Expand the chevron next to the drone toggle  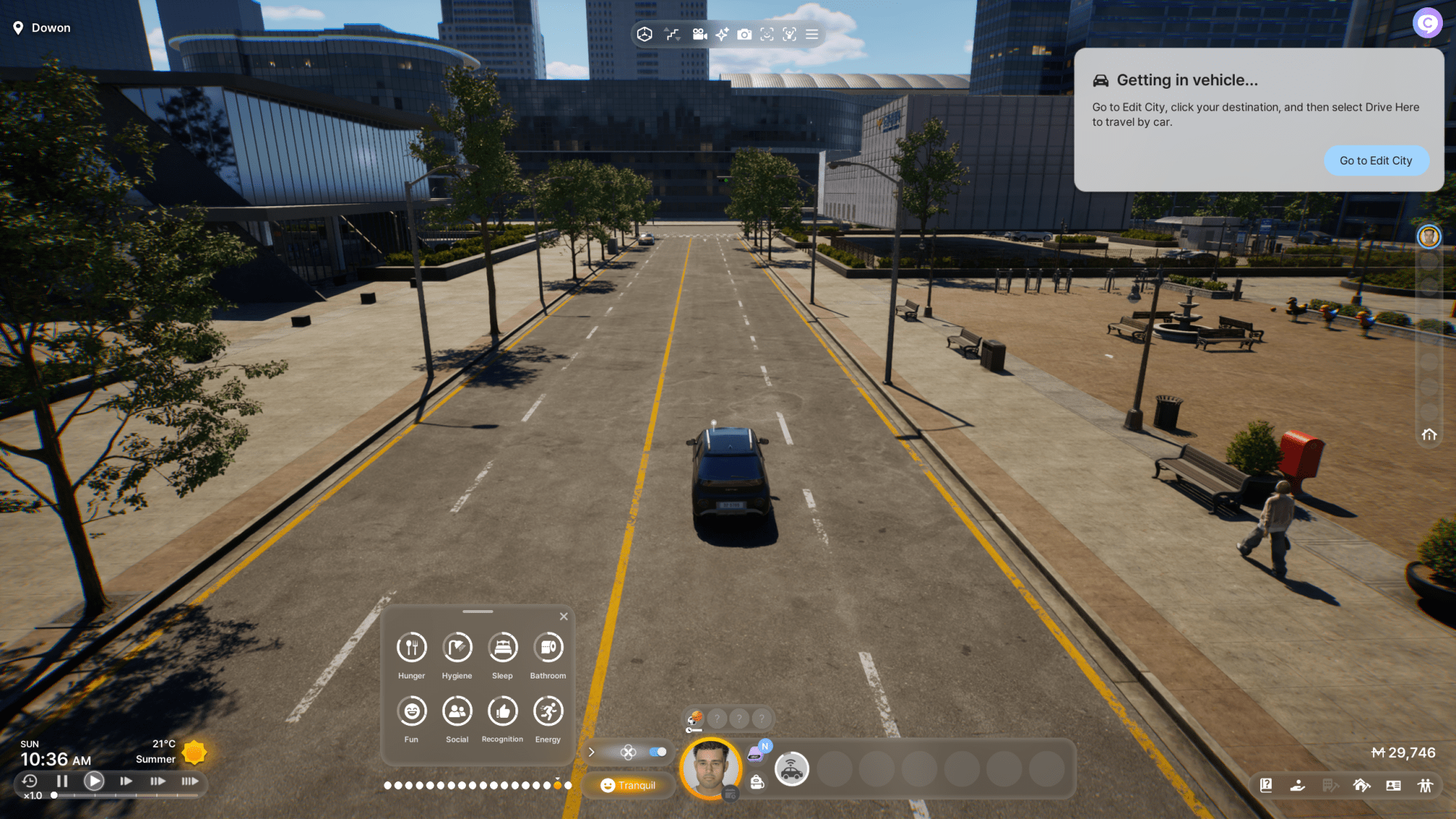[x=591, y=751]
